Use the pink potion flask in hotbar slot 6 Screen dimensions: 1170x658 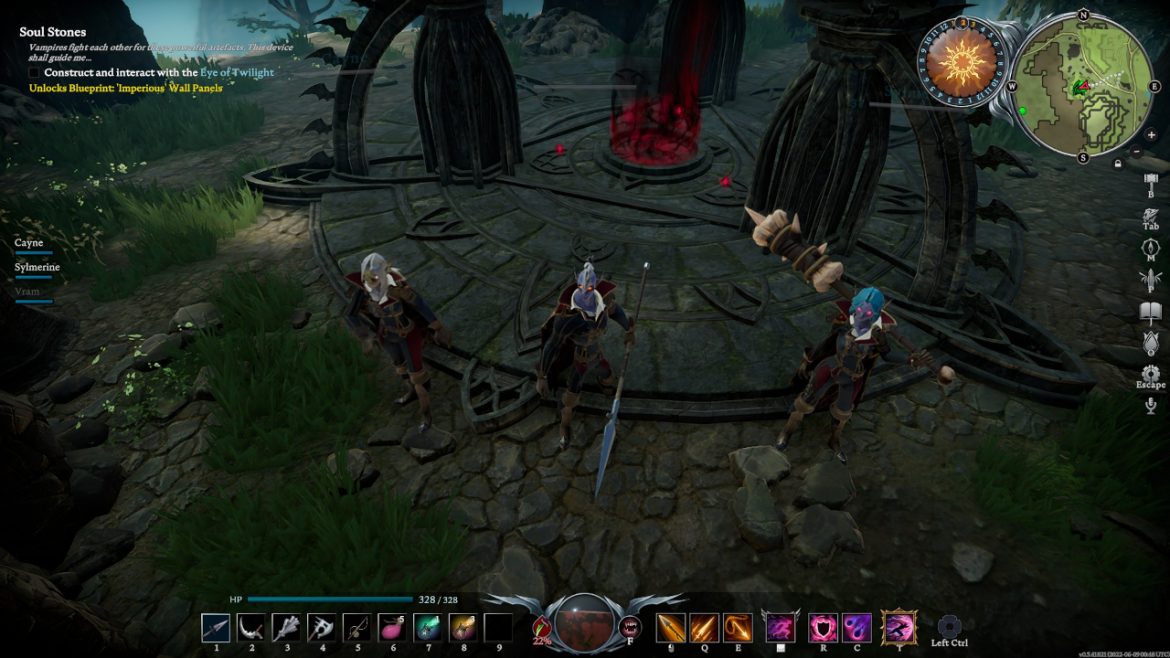[391, 627]
